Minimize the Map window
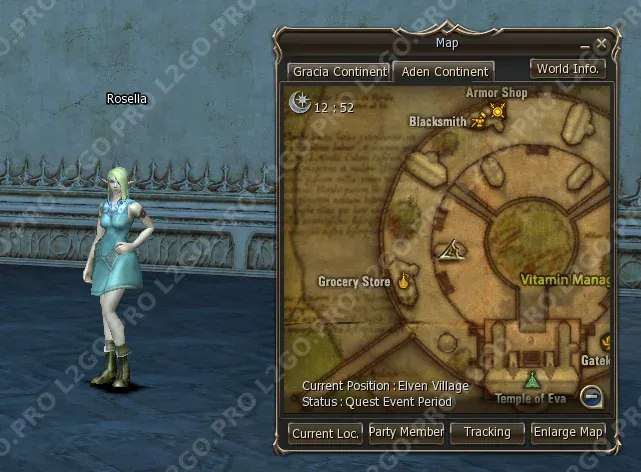 (x=585, y=48)
